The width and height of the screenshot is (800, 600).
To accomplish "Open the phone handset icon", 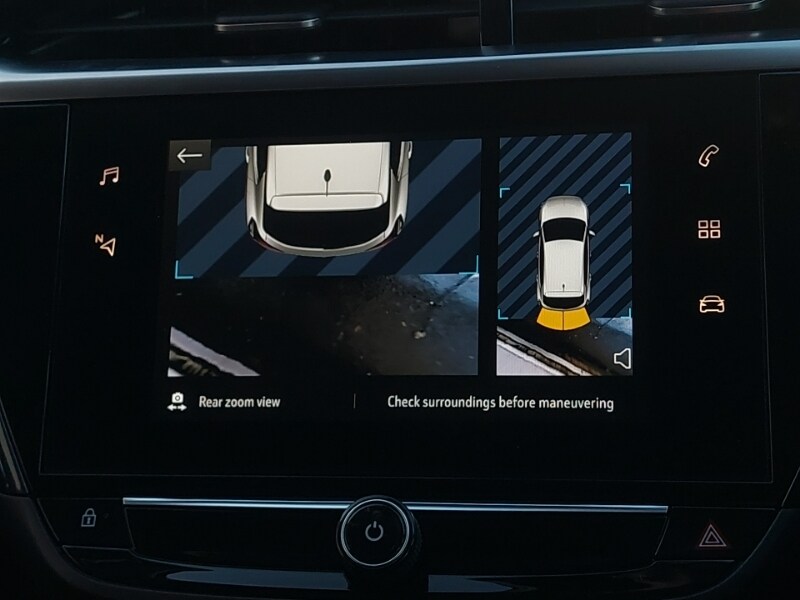I will click(x=709, y=156).
